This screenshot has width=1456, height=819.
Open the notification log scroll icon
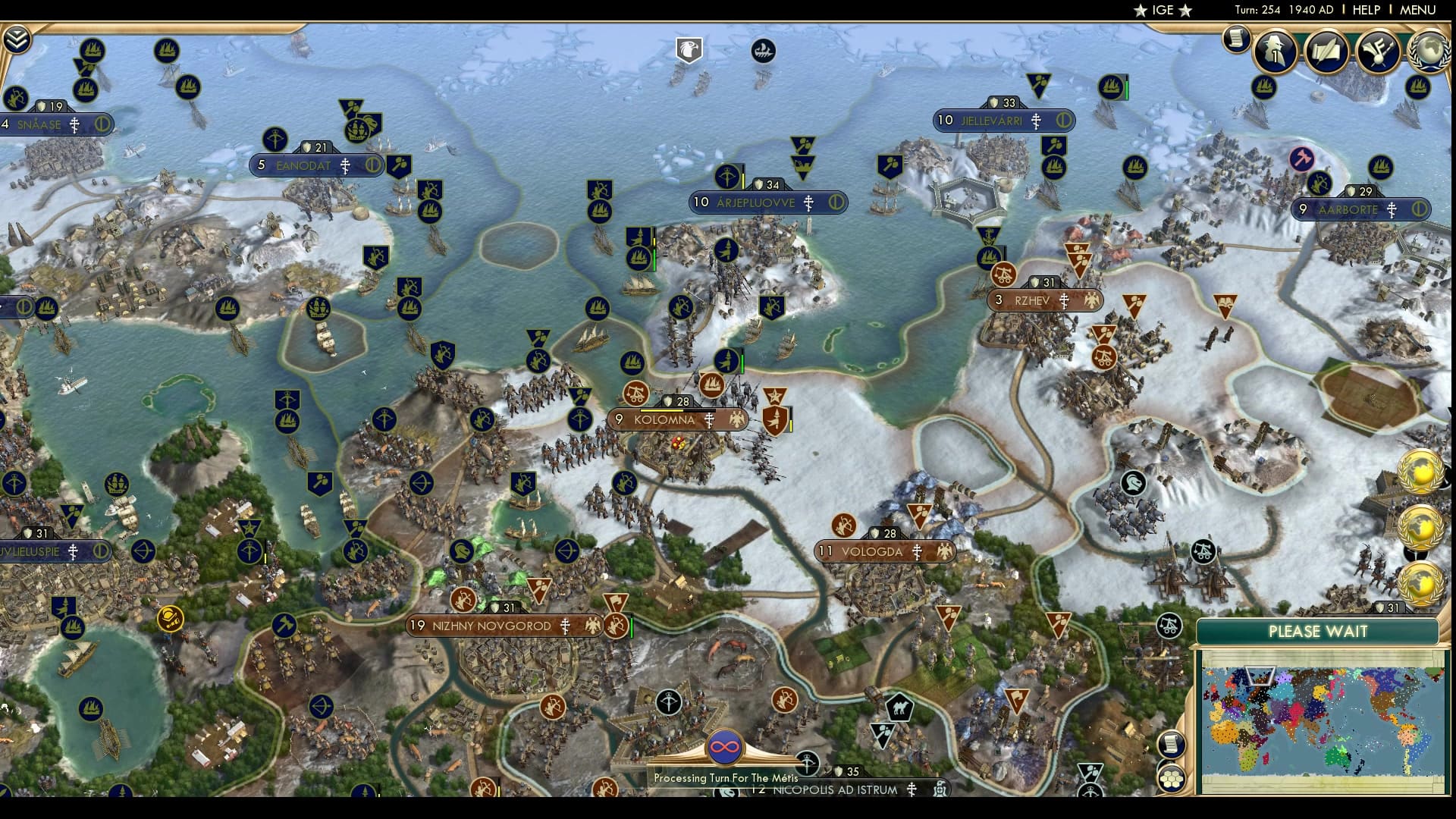point(1235,38)
